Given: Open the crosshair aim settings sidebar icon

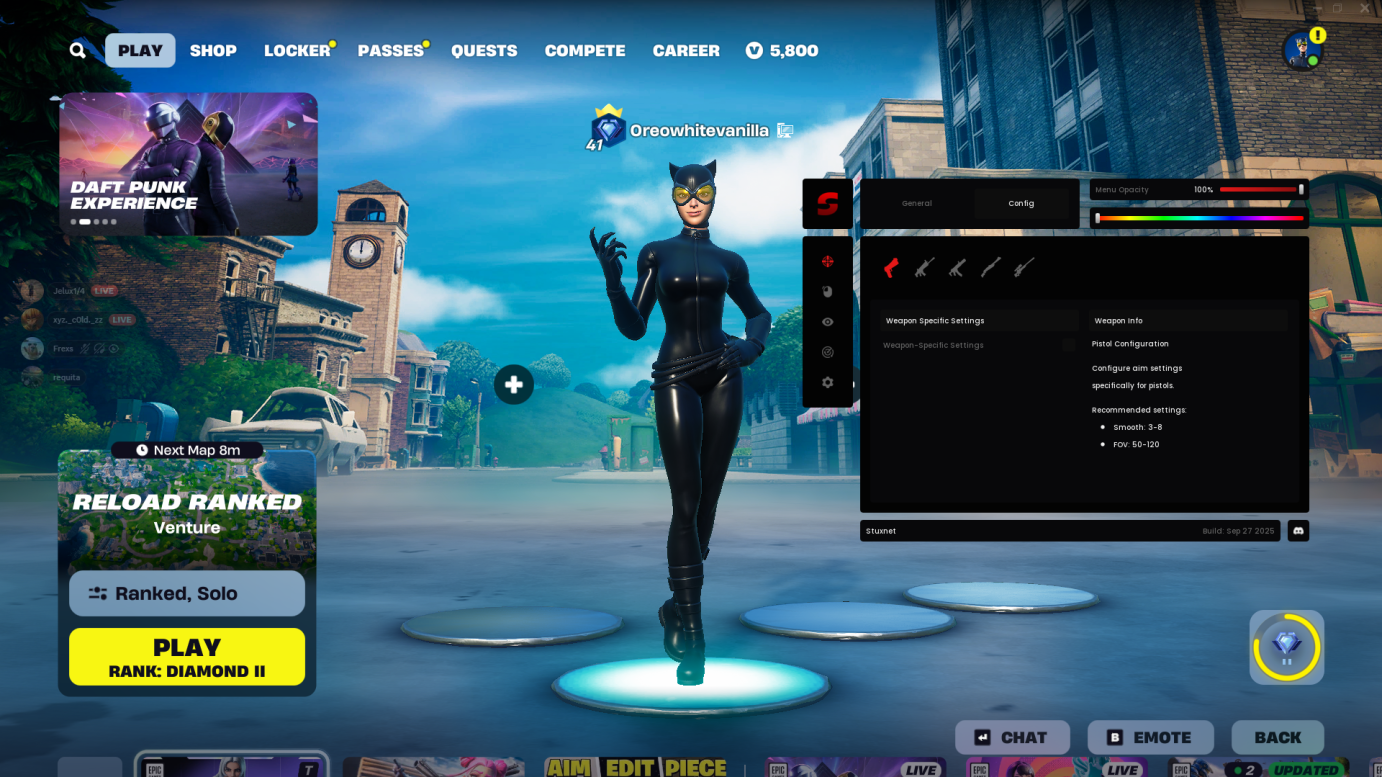Looking at the screenshot, I should coord(828,262).
